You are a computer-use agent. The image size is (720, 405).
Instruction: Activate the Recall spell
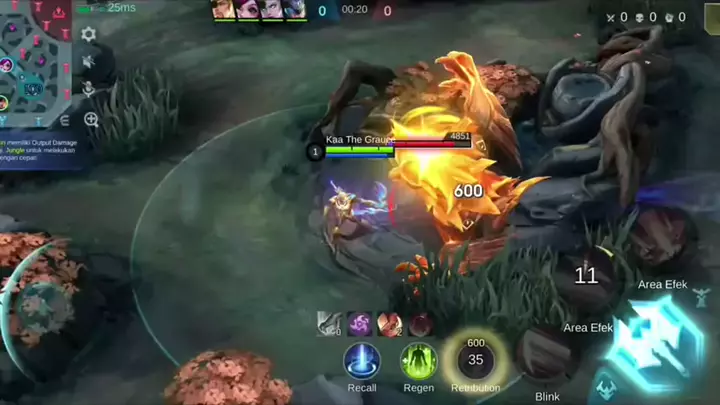[362, 361]
